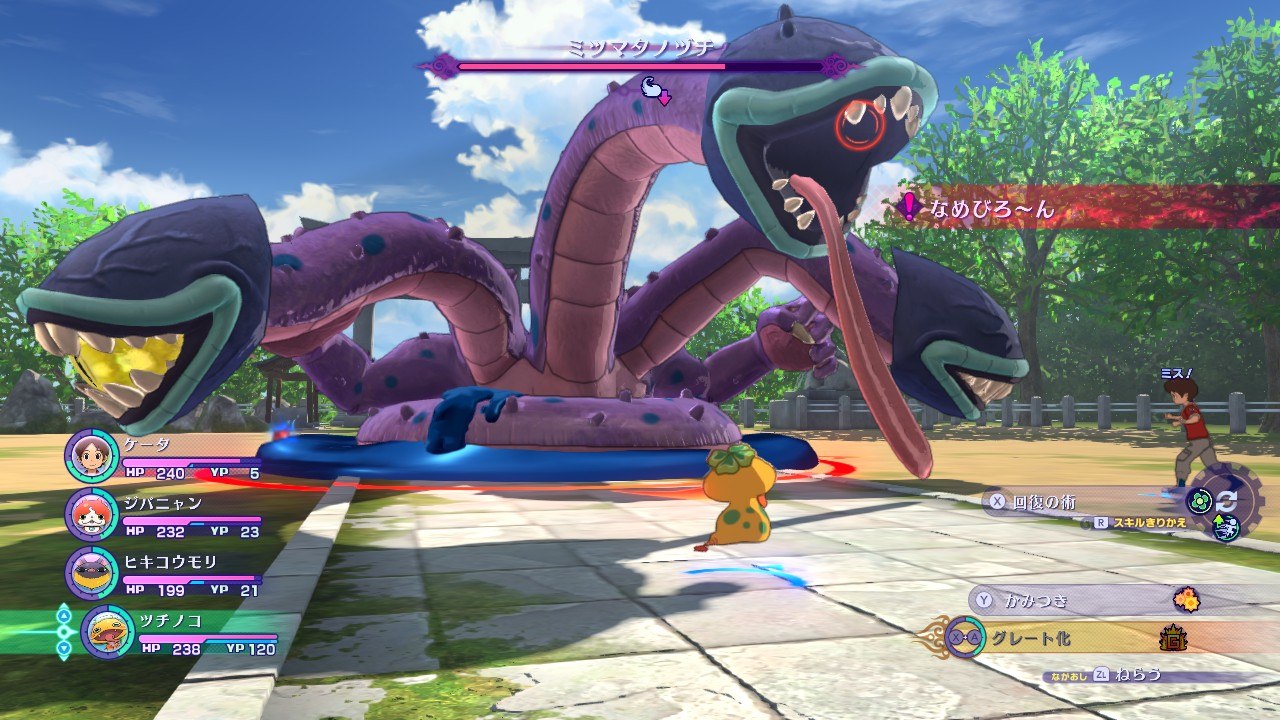
Task: Click the active Tsuchinoko (ツチノコ) portrait
Action: 107,632
